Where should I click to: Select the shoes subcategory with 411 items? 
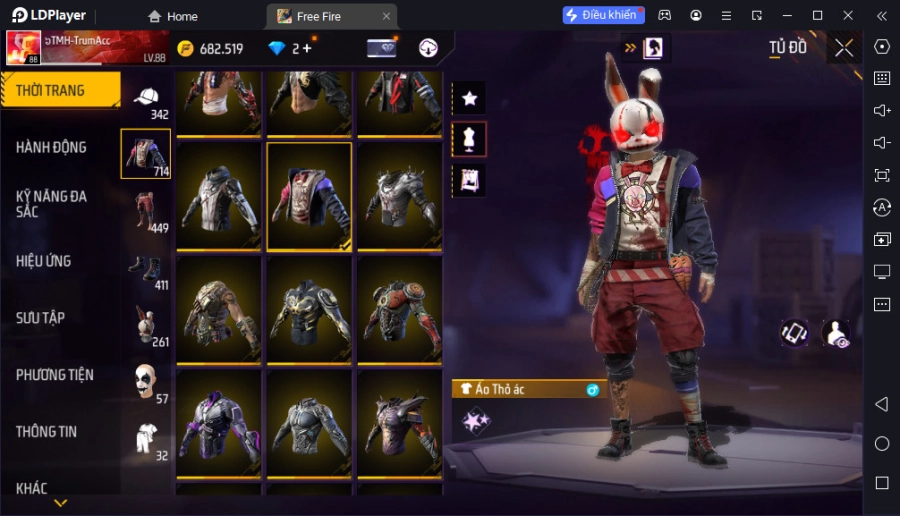(146, 269)
